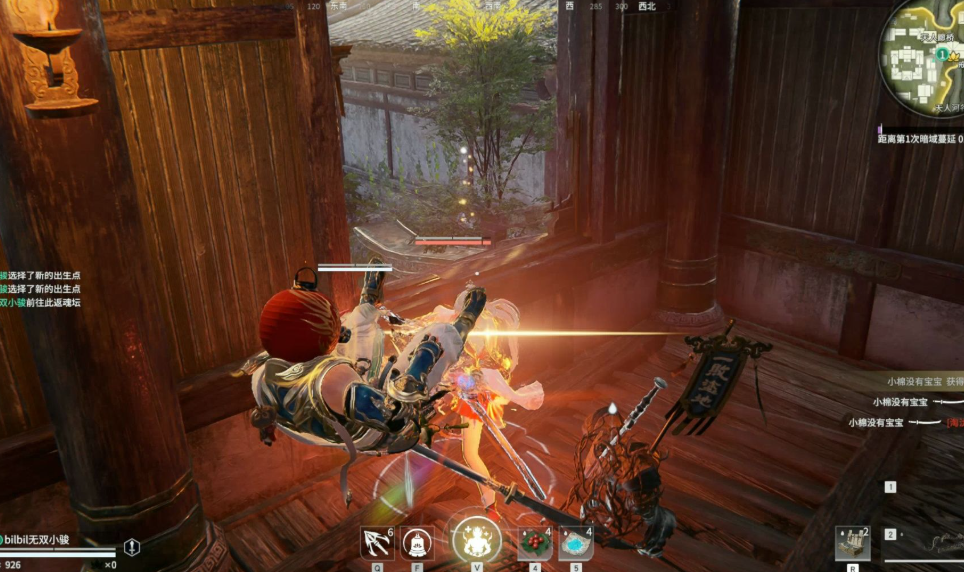Select the grappling hook slot
This screenshot has height=572, width=964.
376,543
